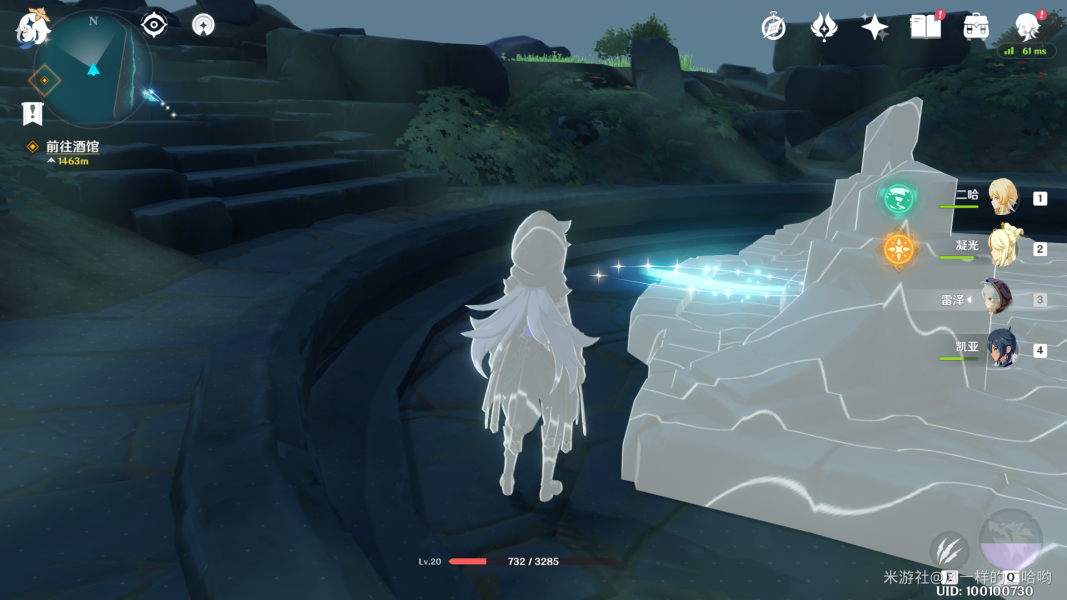
Task: Open the character screen head icon
Action: [x=1027, y=27]
